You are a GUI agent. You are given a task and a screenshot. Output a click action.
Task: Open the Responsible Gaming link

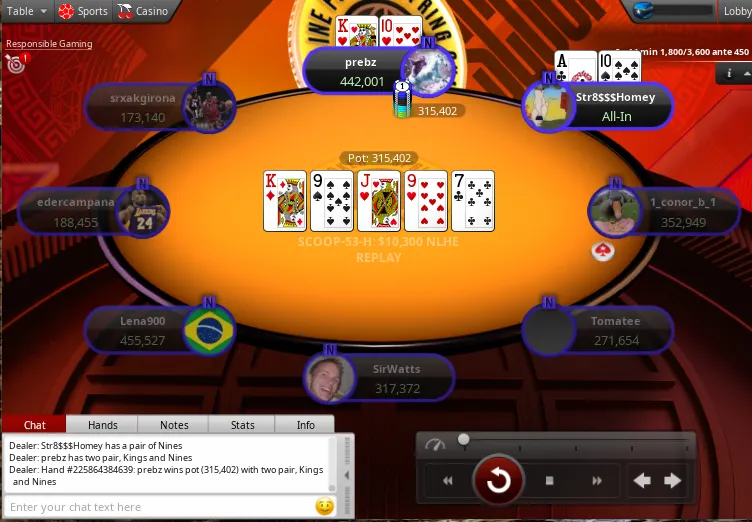(x=49, y=44)
